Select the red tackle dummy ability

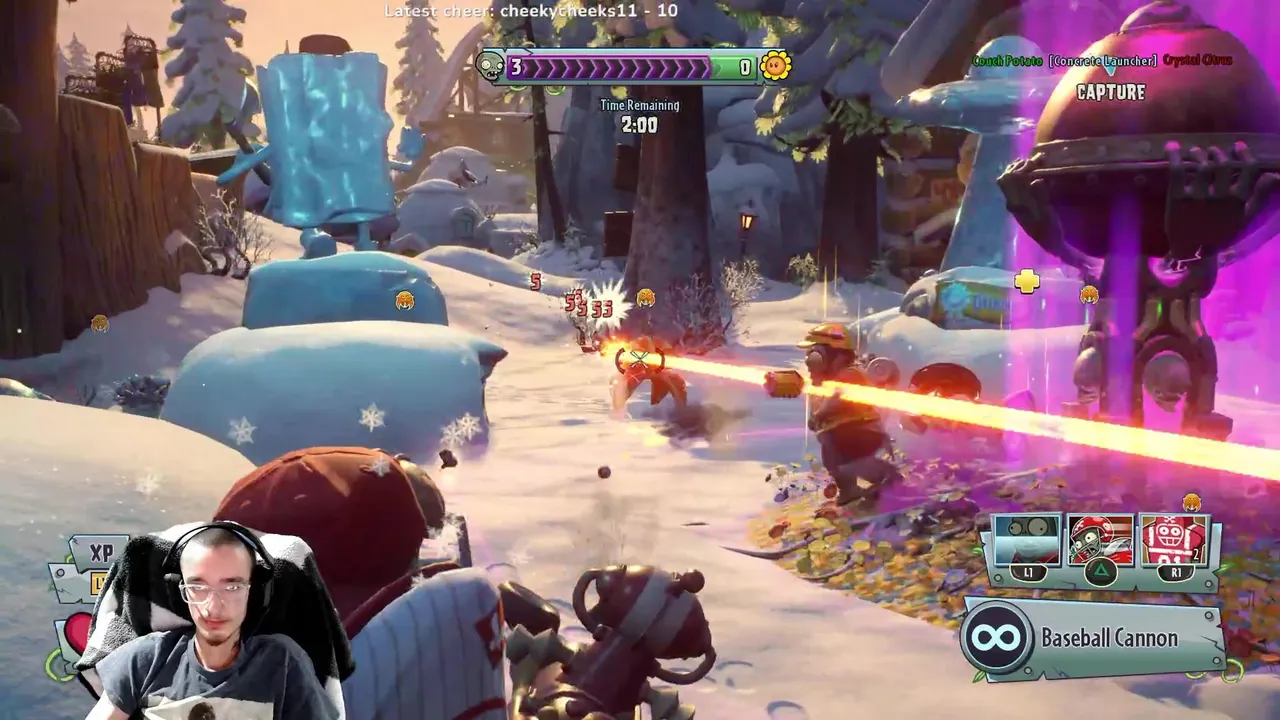point(1172,541)
